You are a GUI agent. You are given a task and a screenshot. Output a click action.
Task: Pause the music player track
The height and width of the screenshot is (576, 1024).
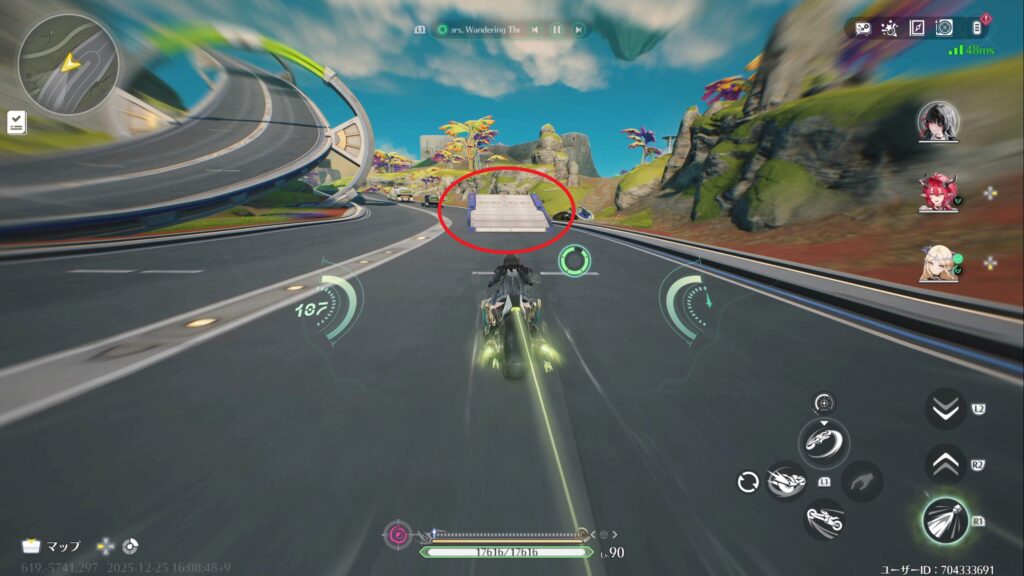(556, 30)
